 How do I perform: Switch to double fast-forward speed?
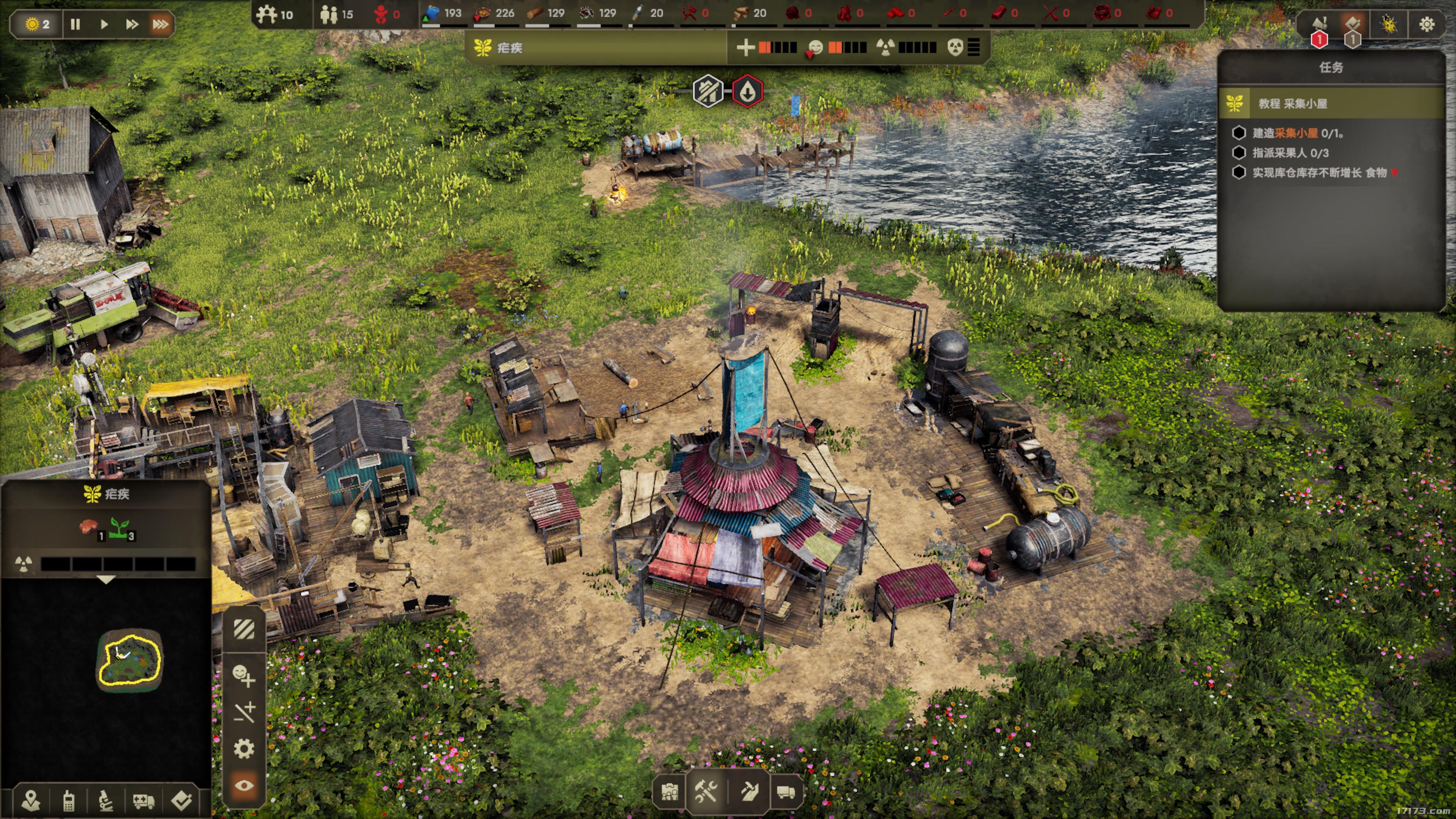coord(132,24)
